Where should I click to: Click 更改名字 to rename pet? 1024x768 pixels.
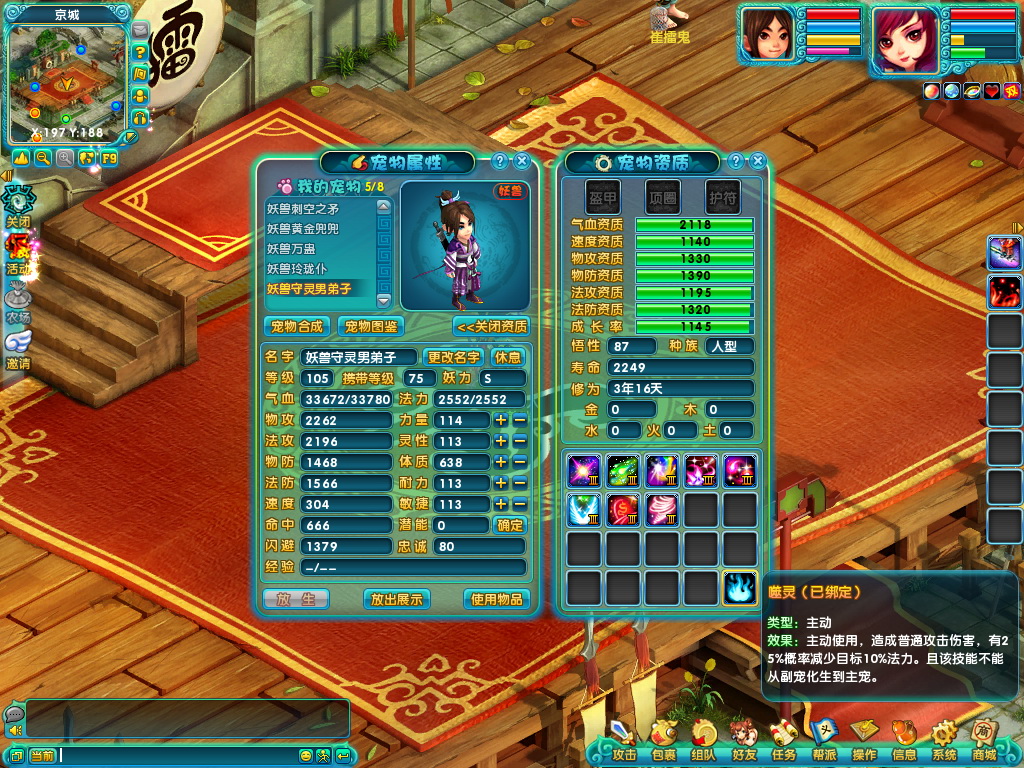tap(454, 357)
